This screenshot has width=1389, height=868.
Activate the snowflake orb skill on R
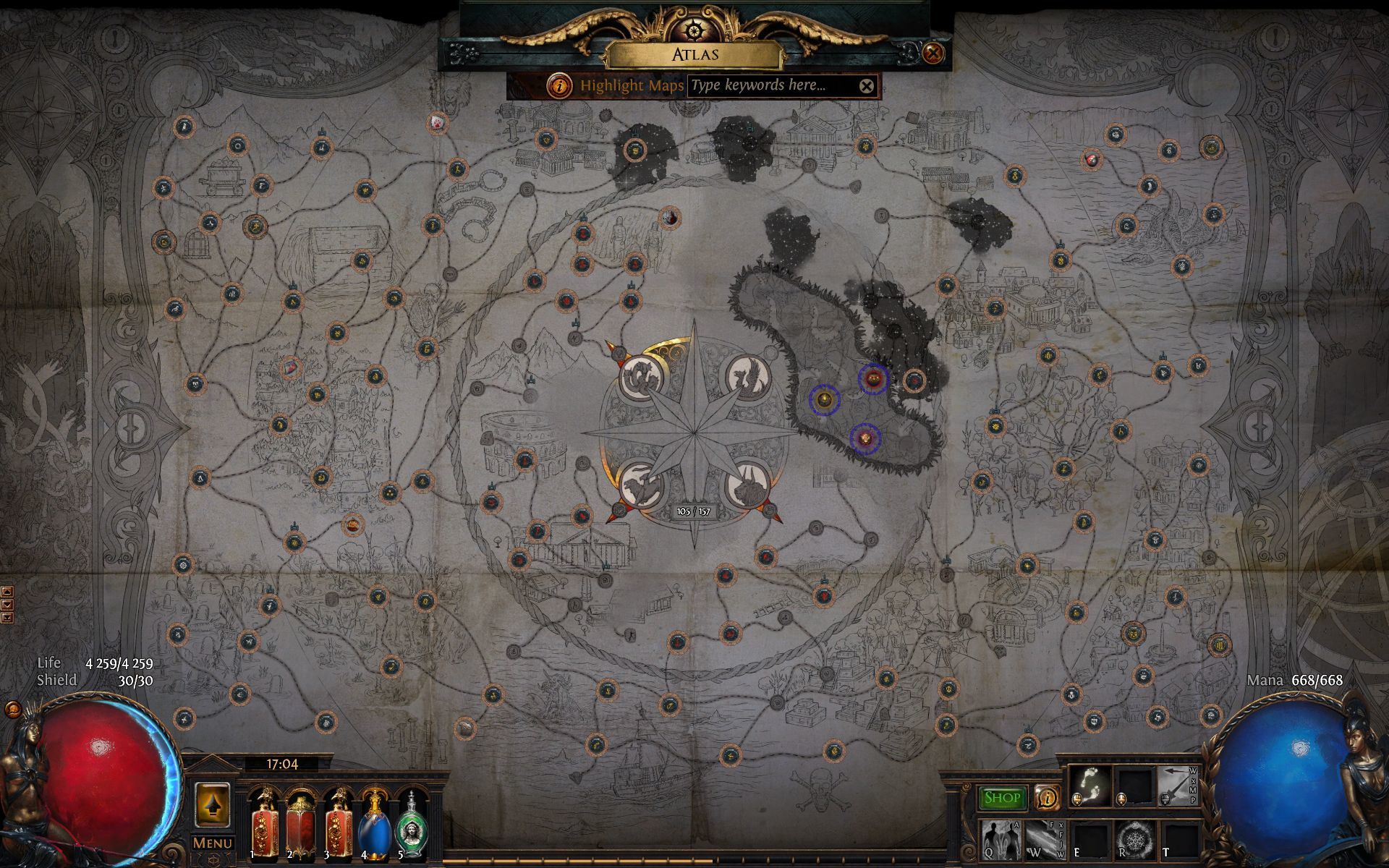(1133, 839)
